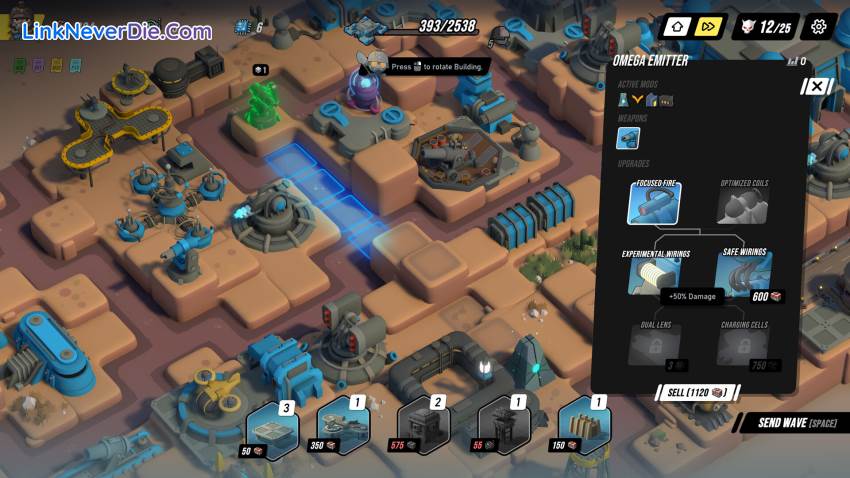This screenshot has width=850, height=478.
Task: Pick the 50-cost platform tile card
Action: point(272,429)
